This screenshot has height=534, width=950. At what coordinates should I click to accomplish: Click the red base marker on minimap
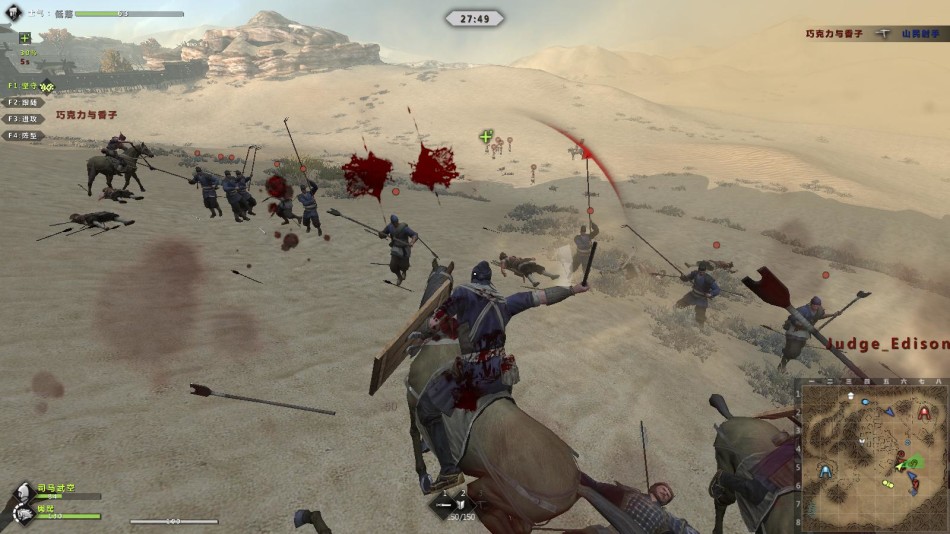(924, 412)
